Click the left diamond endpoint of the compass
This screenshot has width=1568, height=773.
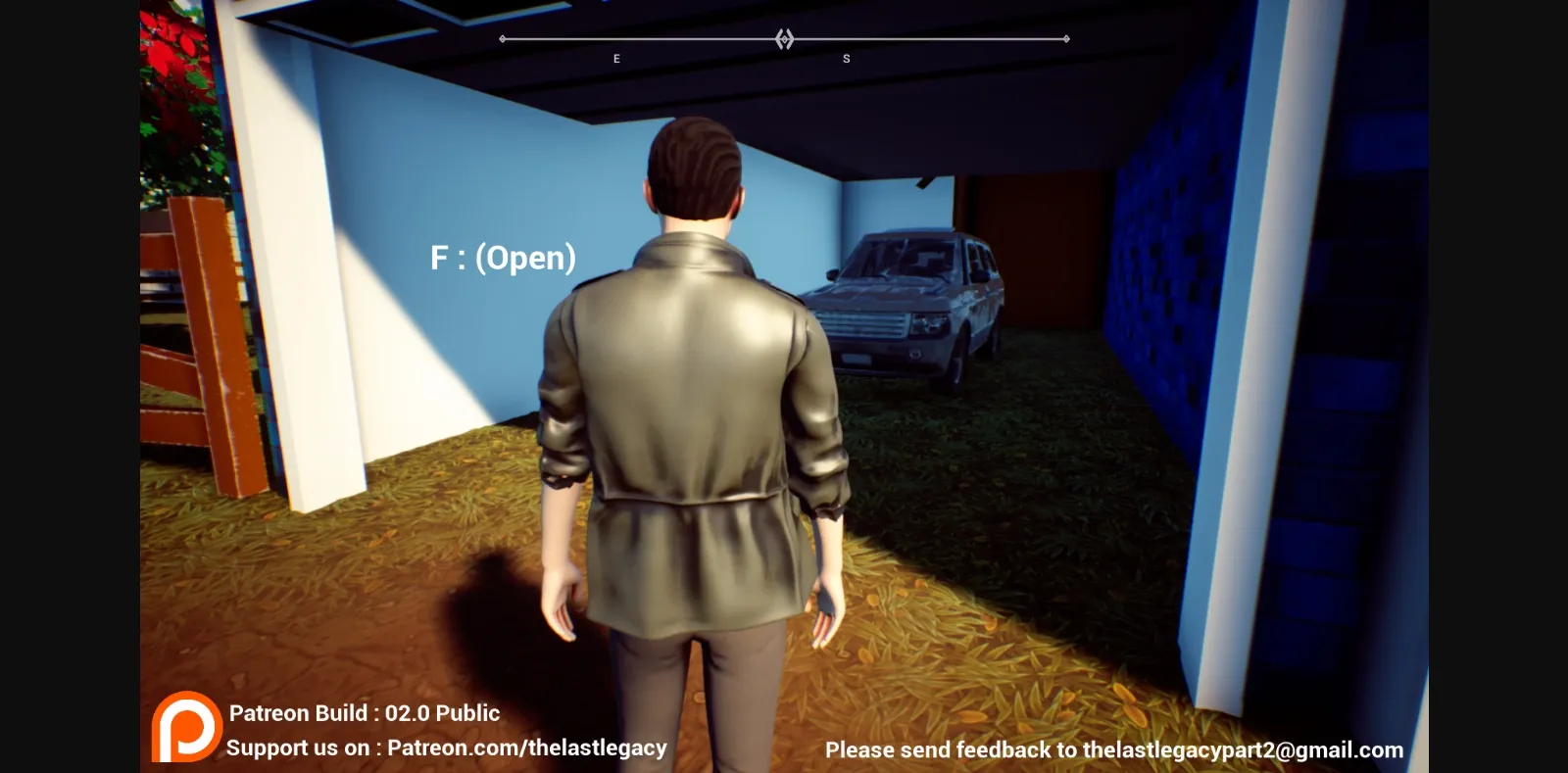tap(503, 39)
